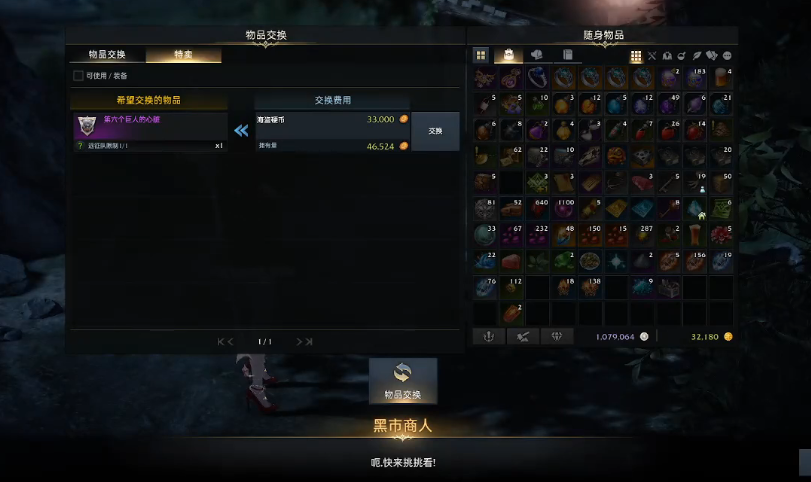The image size is (811, 482).
Task: Open the round more-options icon above inventory
Action: (x=727, y=56)
